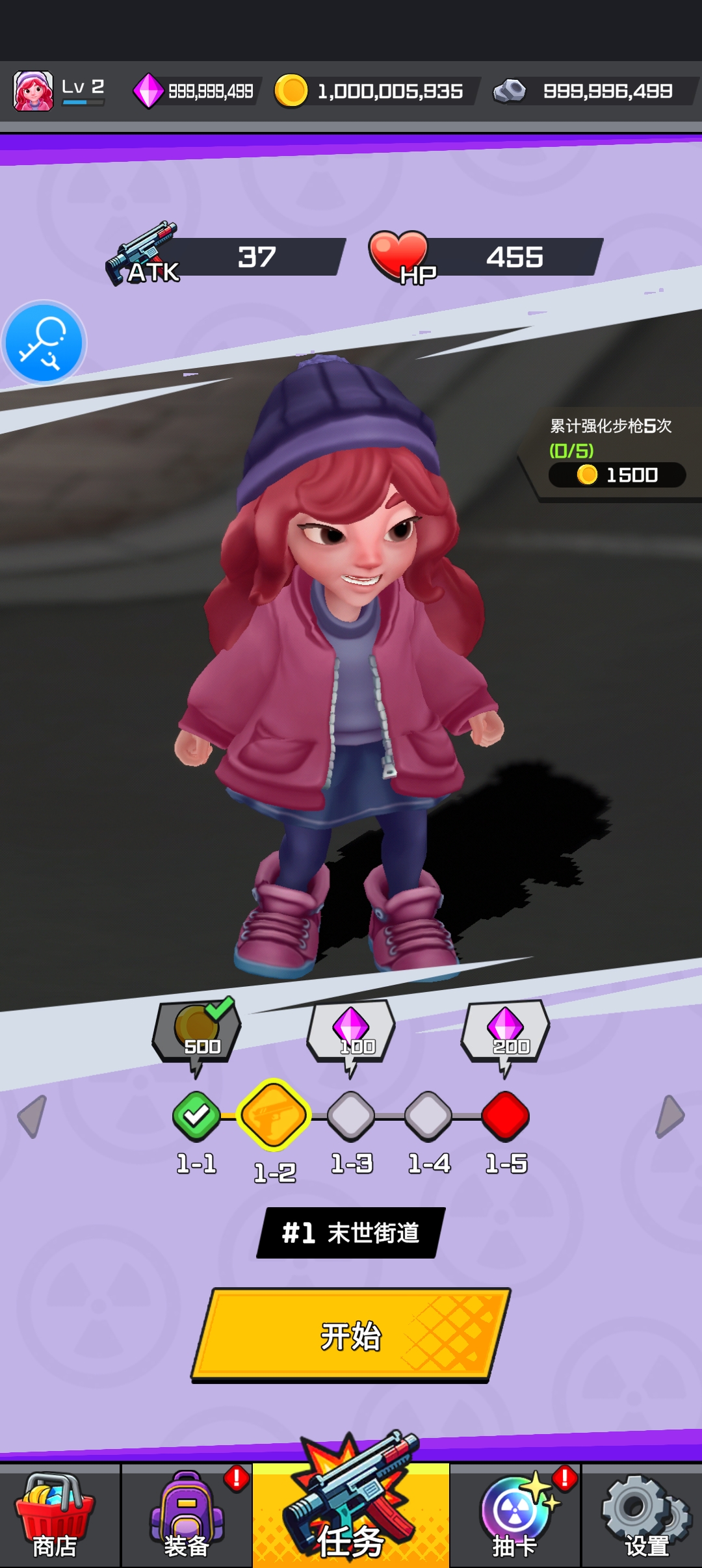Click the blue magnifier tool button

click(44, 343)
